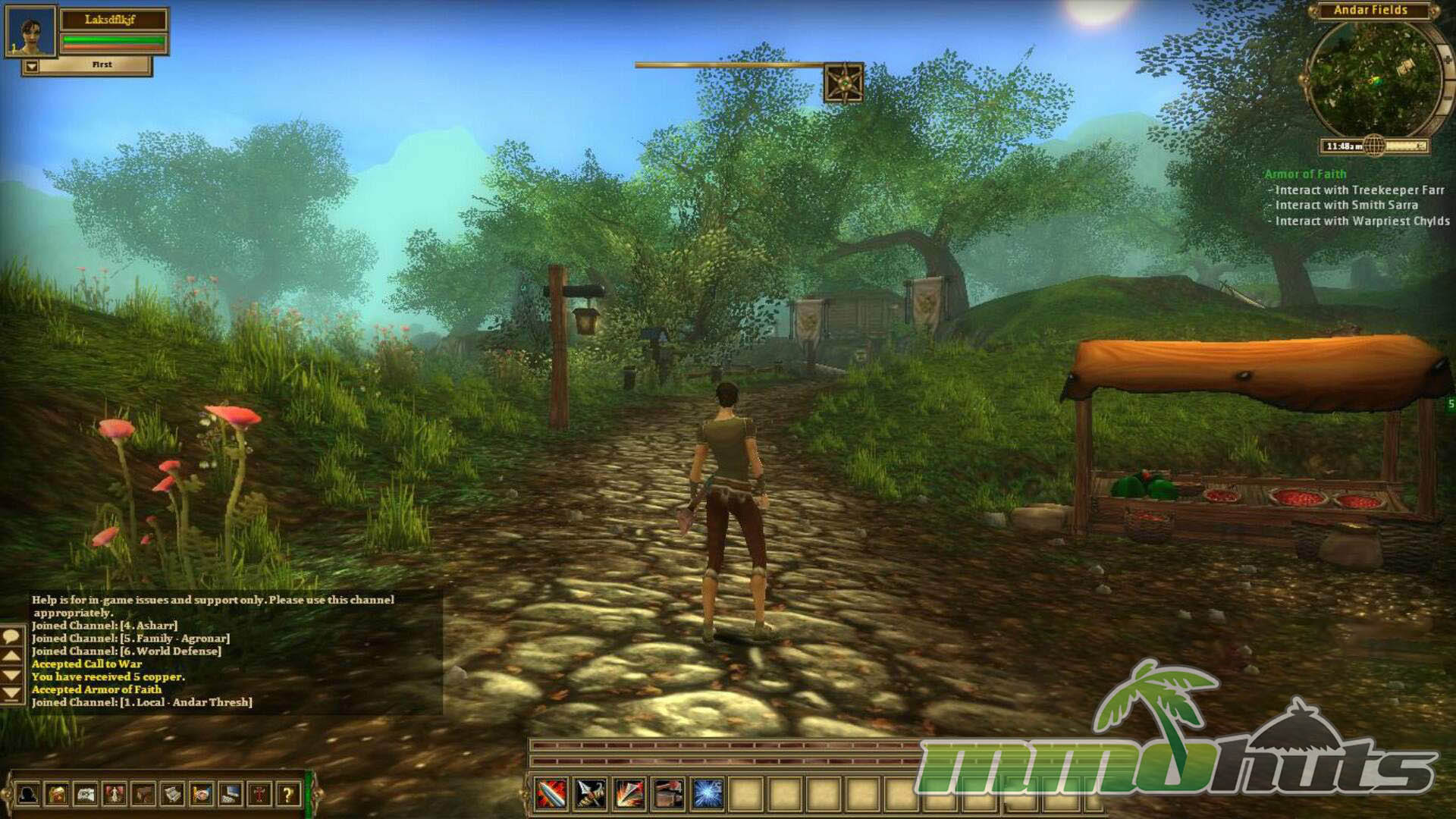
Task: Click the Laksdfikjf character portrait
Action: click(x=30, y=32)
